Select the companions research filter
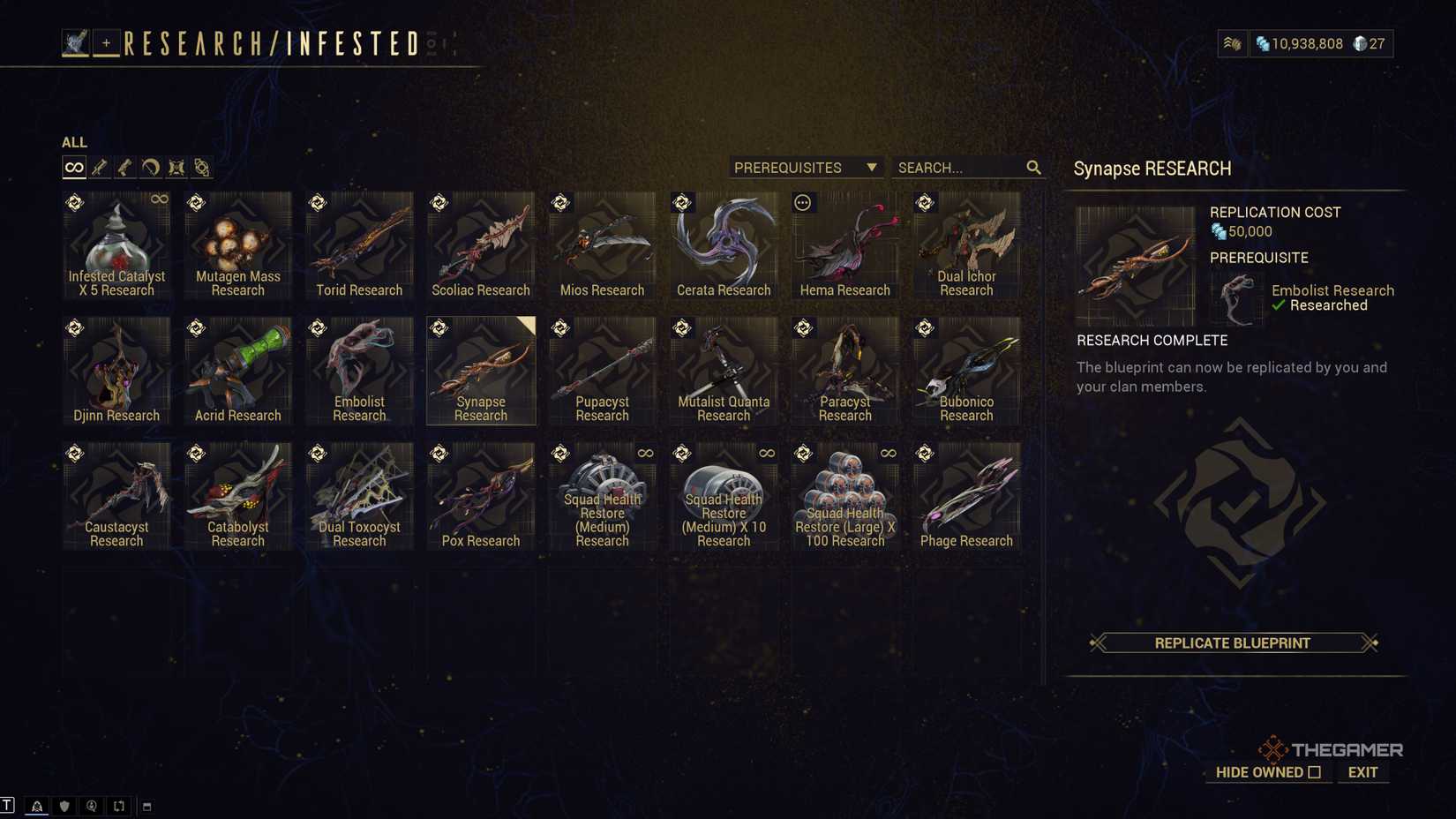 [x=176, y=167]
